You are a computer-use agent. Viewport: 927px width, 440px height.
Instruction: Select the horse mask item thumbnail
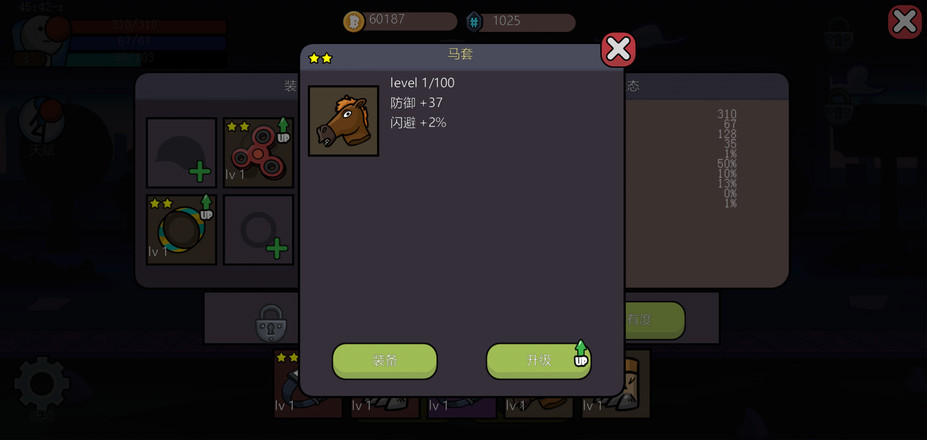pos(343,121)
